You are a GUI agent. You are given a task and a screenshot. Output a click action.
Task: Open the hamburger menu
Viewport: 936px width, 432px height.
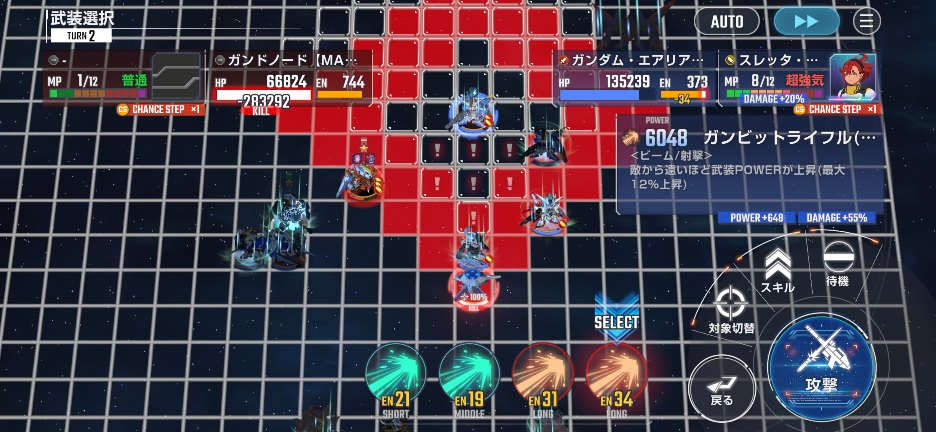867,21
